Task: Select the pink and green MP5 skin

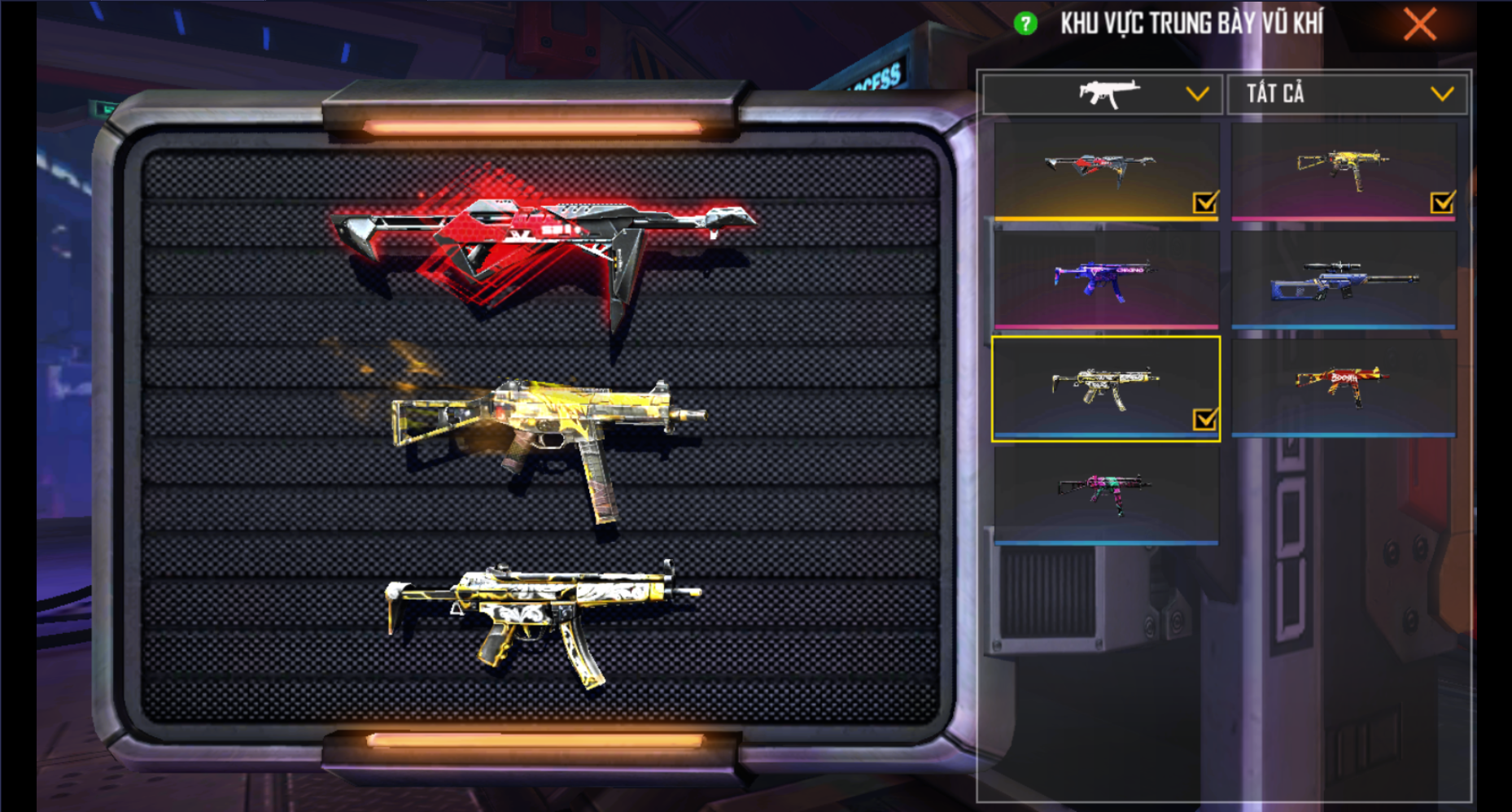Action: point(1105,494)
